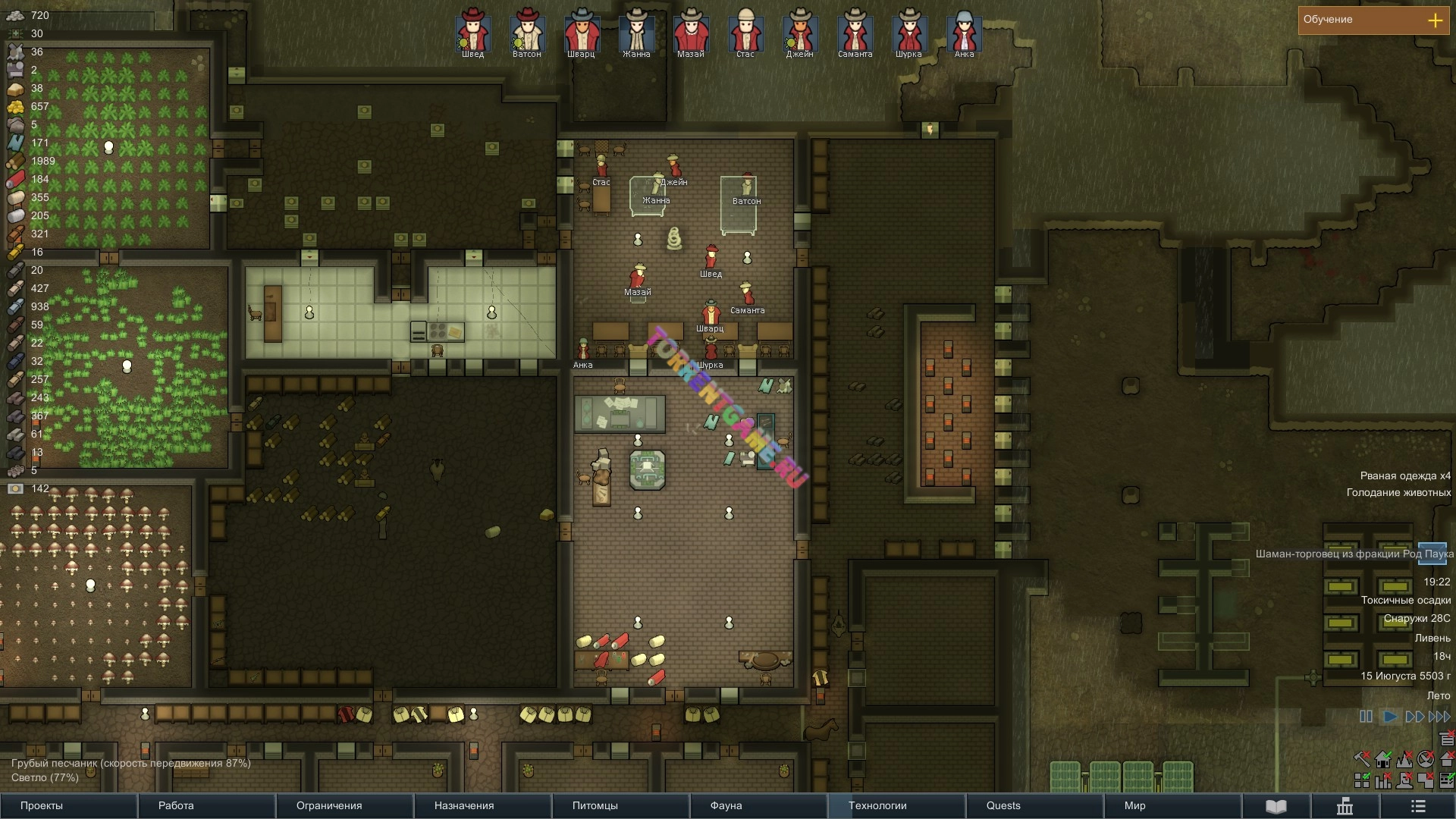Select colonist Швед in the colonist bar
Image resolution: width=1456 pixels, height=819 pixels.
[472, 32]
